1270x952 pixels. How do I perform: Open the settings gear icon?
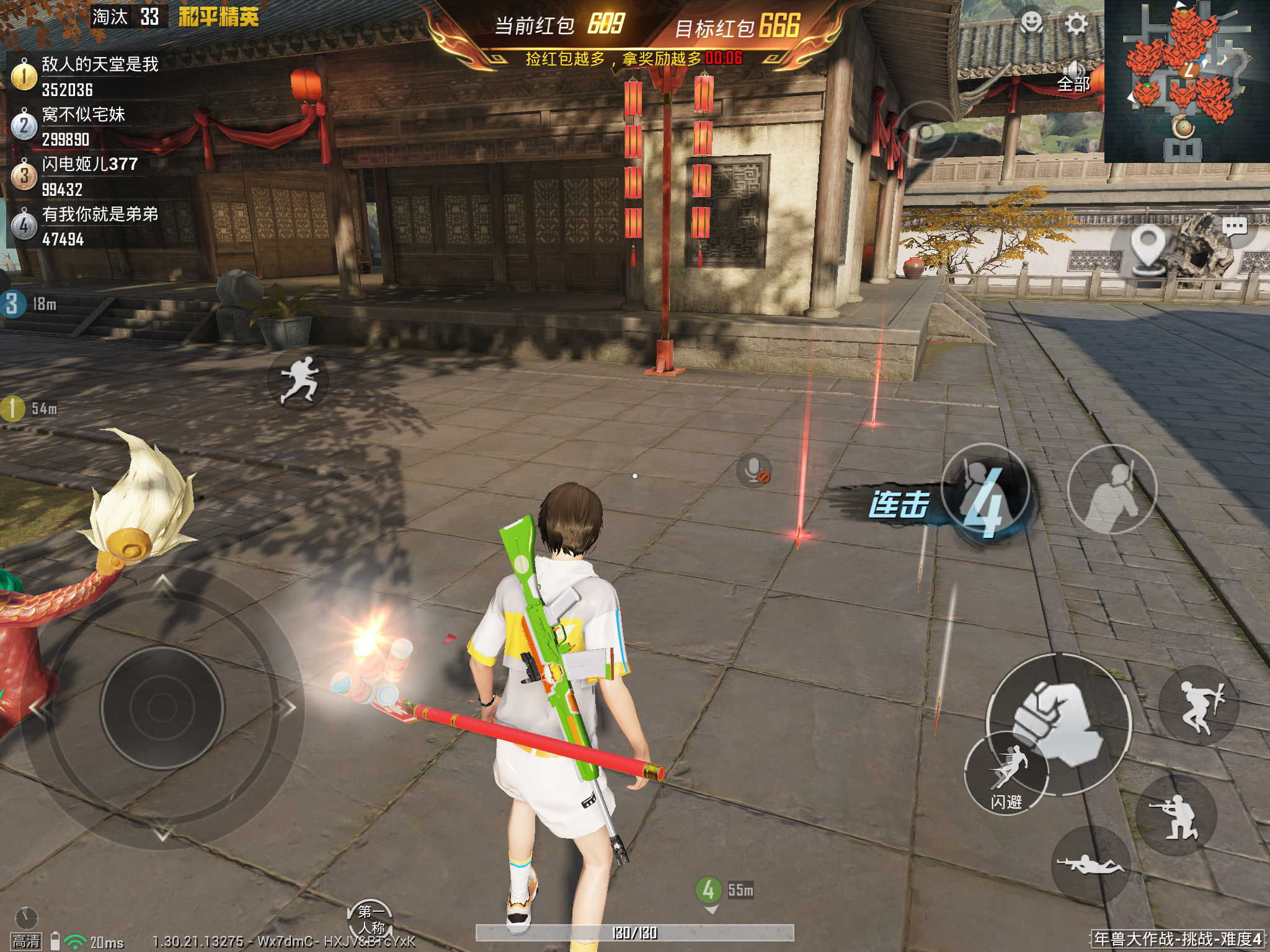click(x=1076, y=25)
